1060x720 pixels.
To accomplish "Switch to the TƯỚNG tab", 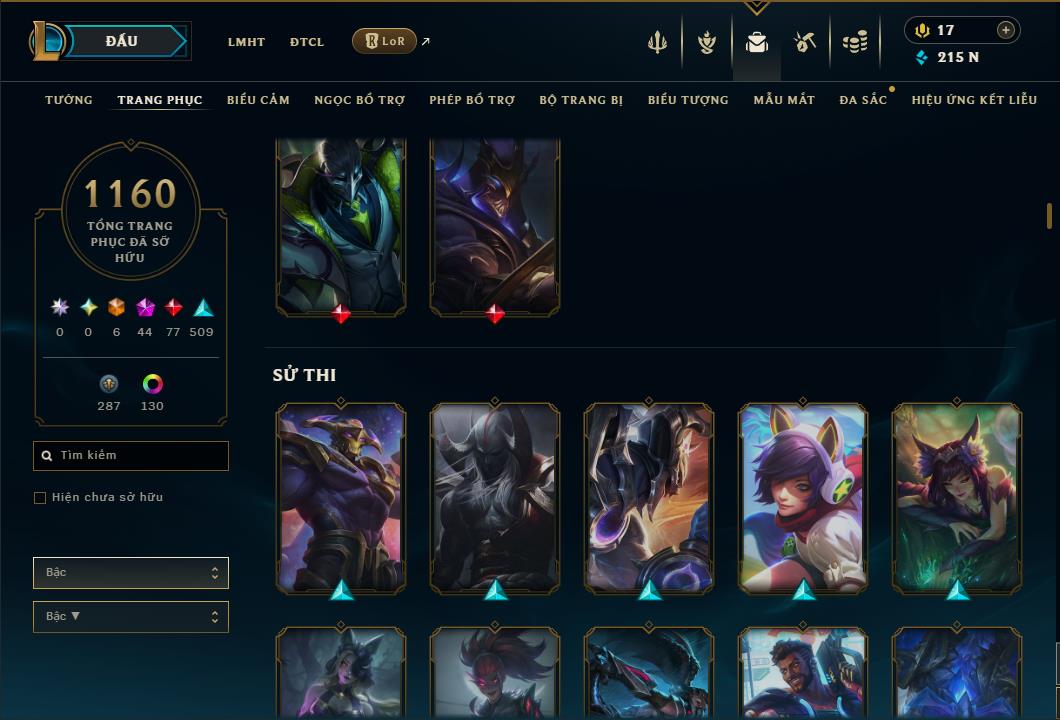I will point(69,100).
